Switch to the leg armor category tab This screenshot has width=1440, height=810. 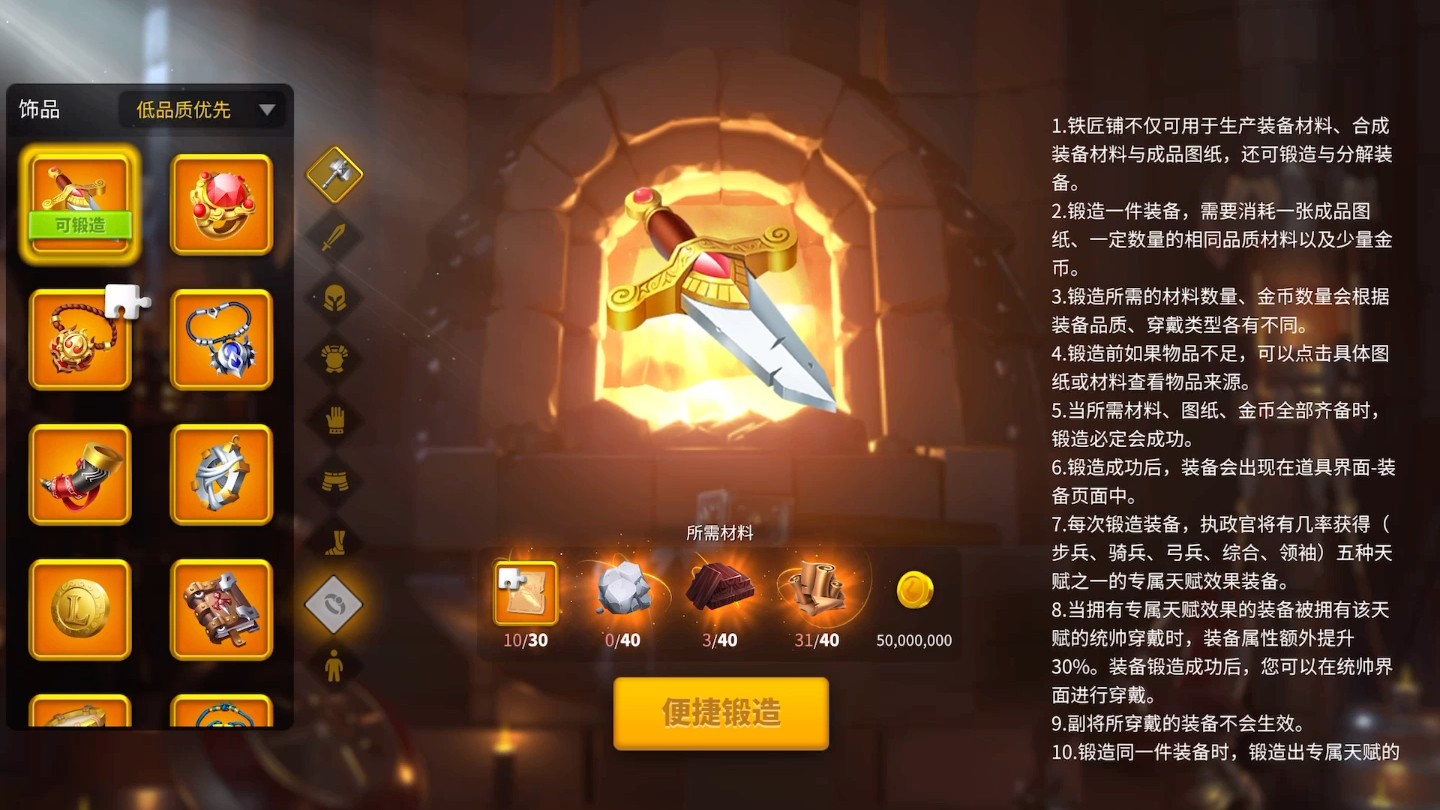(x=335, y=481)
